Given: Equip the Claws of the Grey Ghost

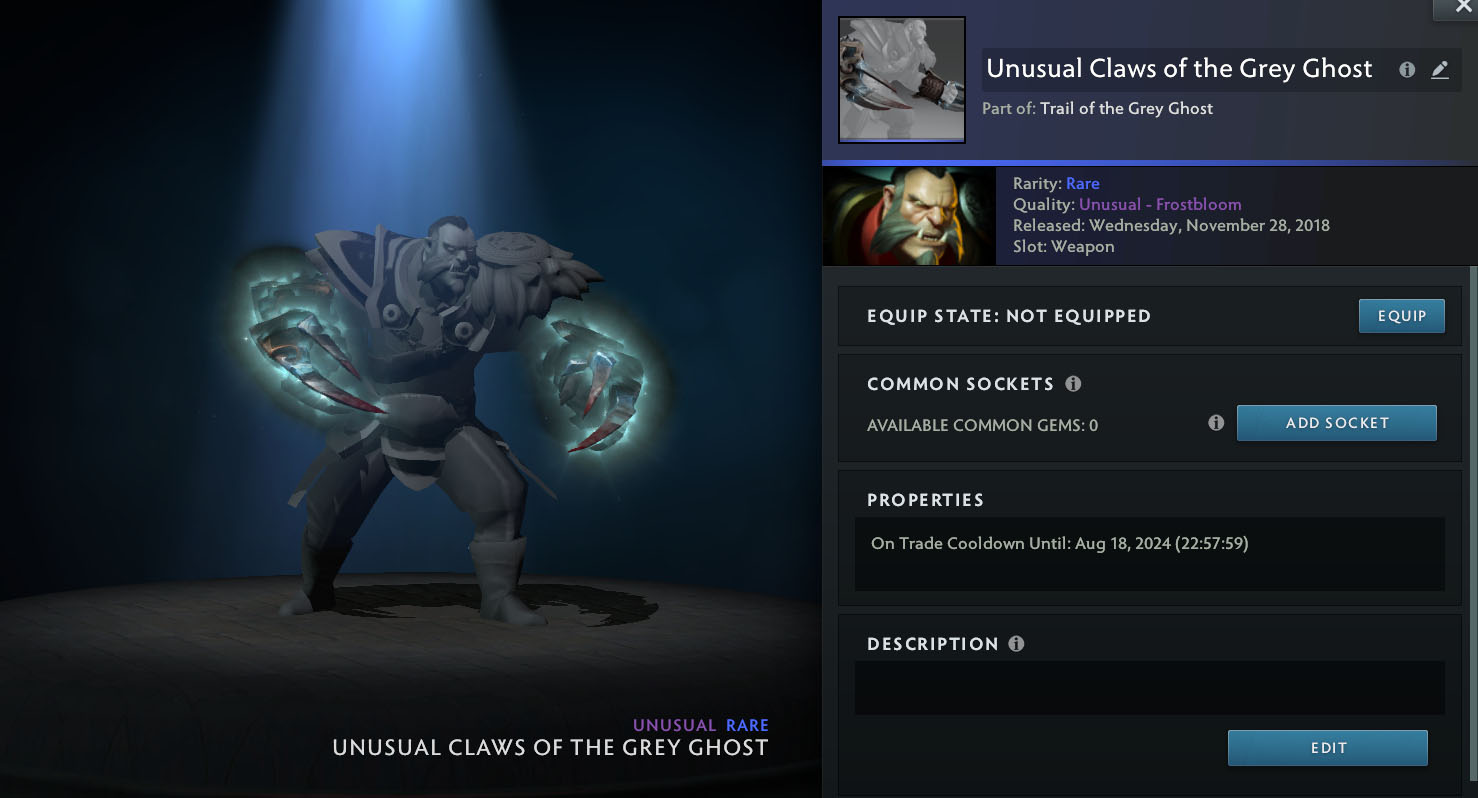Looking at the screenshot, I should pos(1401,316).
